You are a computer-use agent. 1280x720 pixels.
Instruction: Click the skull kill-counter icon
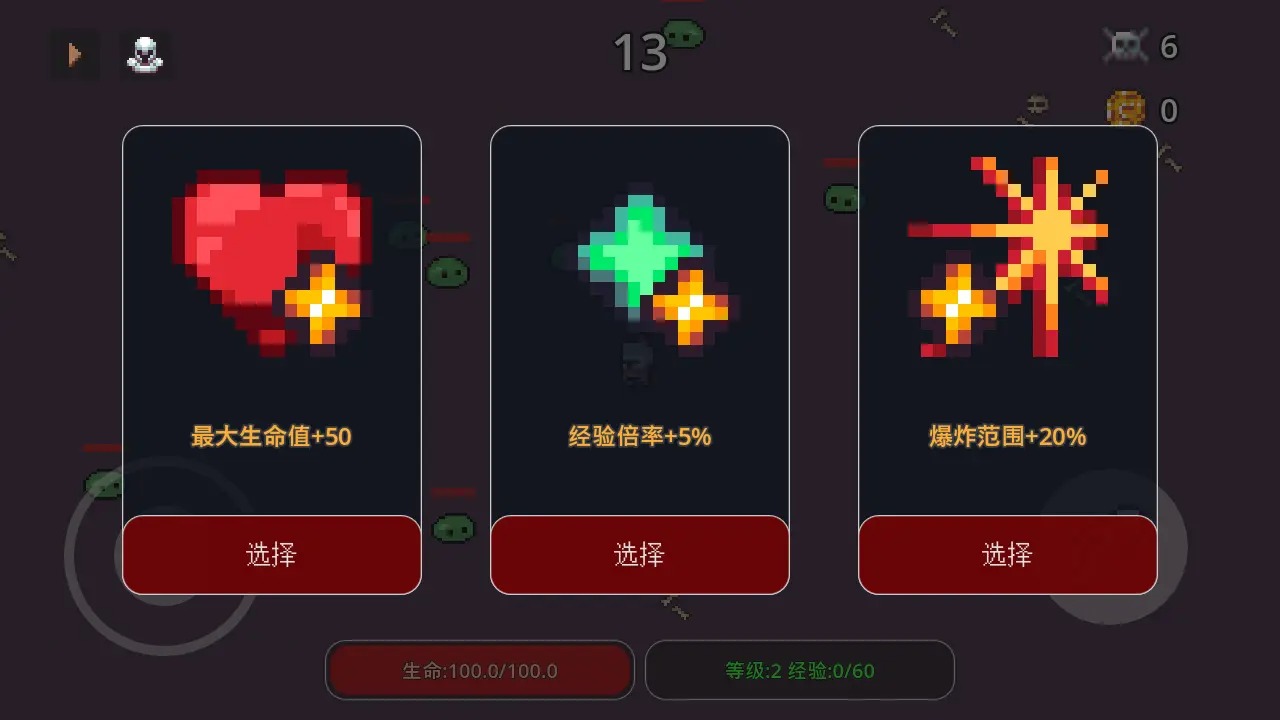click(1126, 45)
